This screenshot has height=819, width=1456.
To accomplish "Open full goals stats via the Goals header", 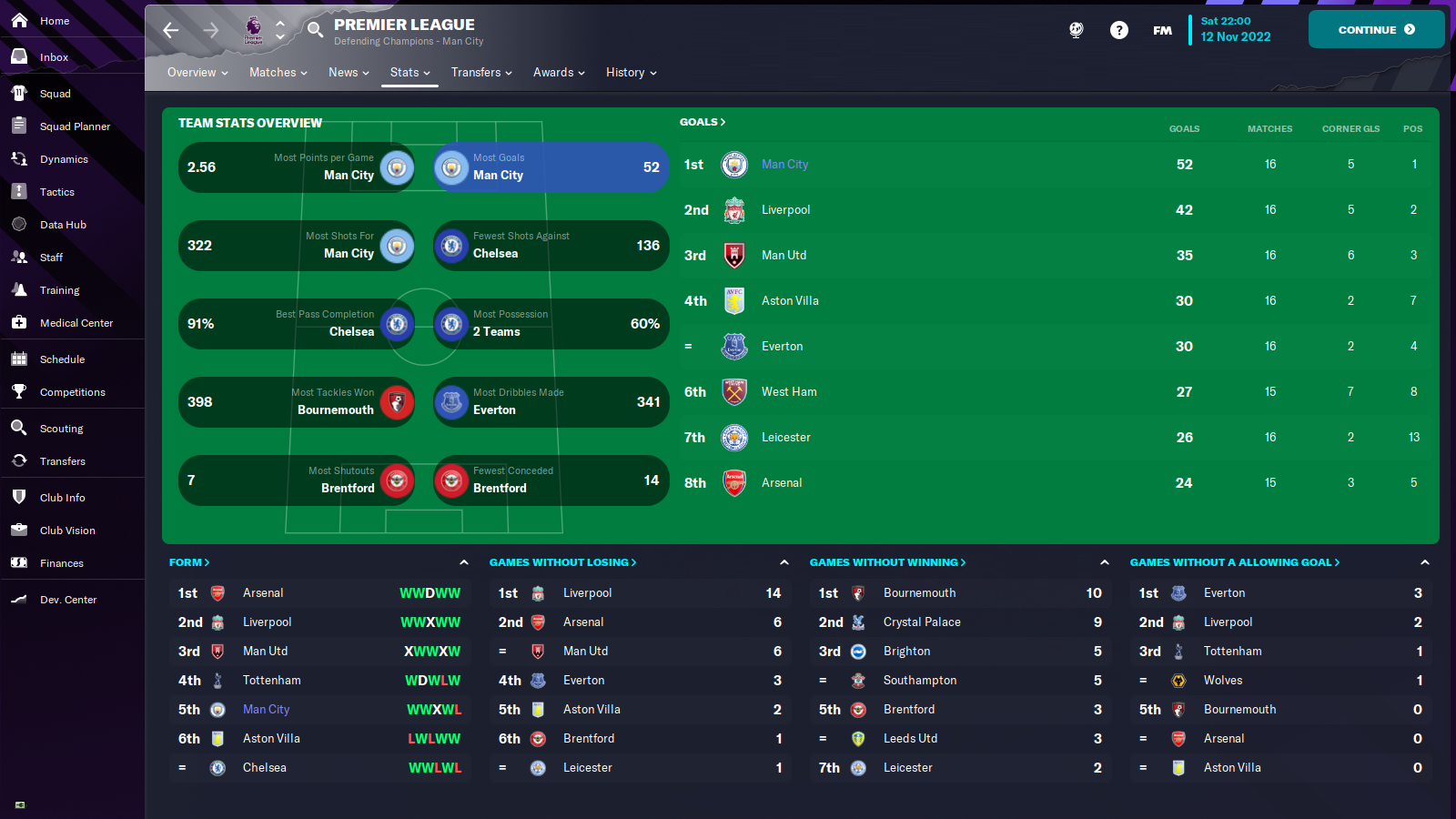I will (702, 121).
